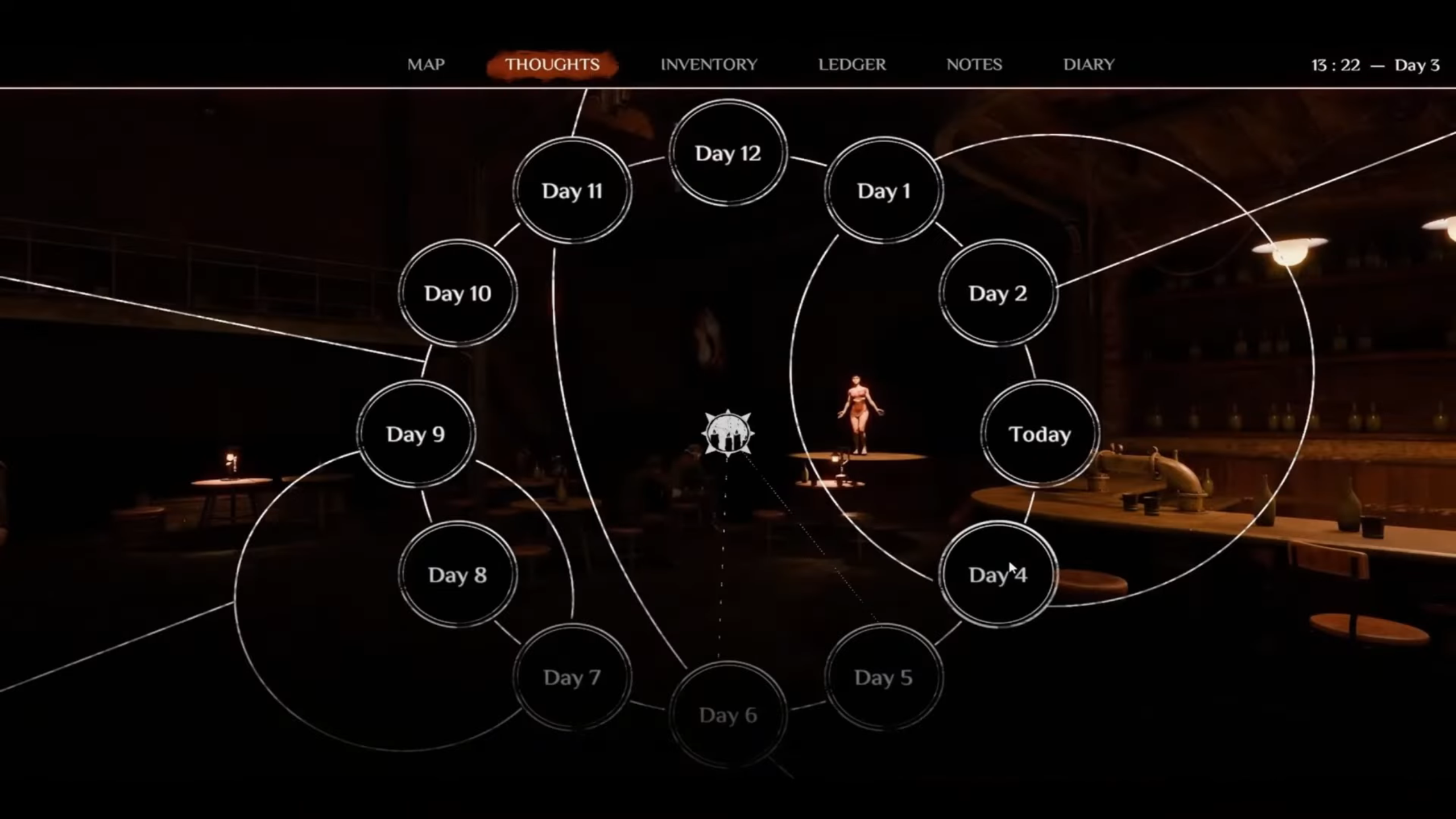Open the Day 10 node
Image resolution: width=1456 pixels, height=819 pixels.
[x=458, y=293]
